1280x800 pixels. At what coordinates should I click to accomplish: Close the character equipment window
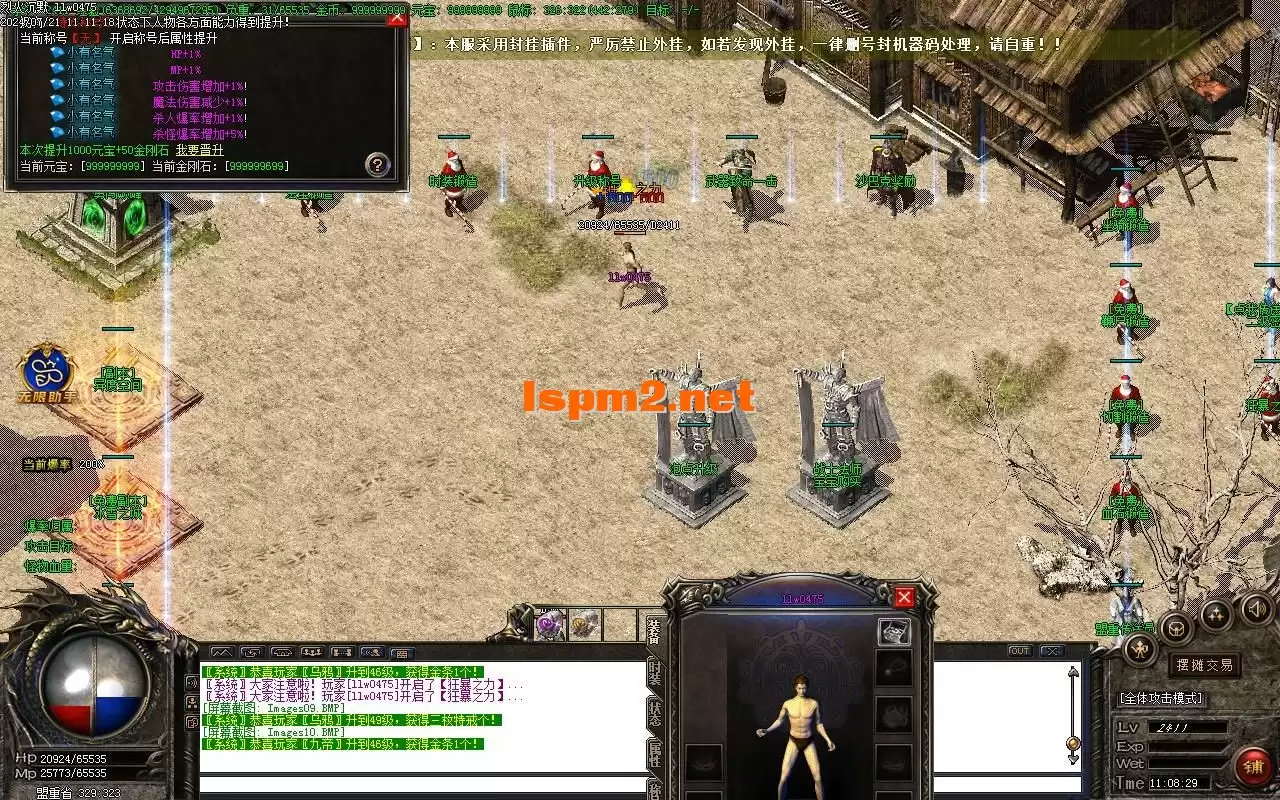pos(904,597)
